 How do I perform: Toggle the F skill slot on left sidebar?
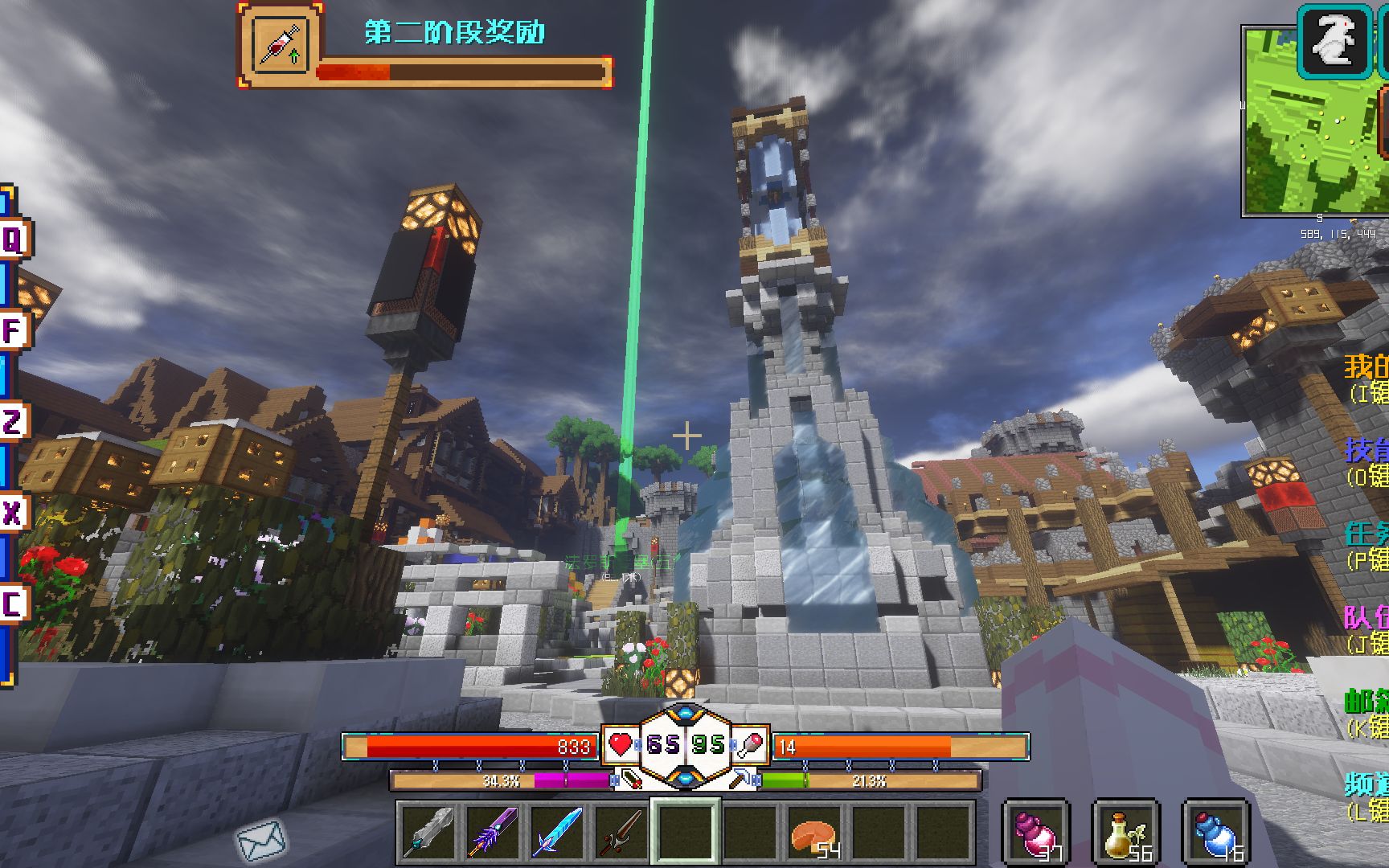tap(10, 330)
